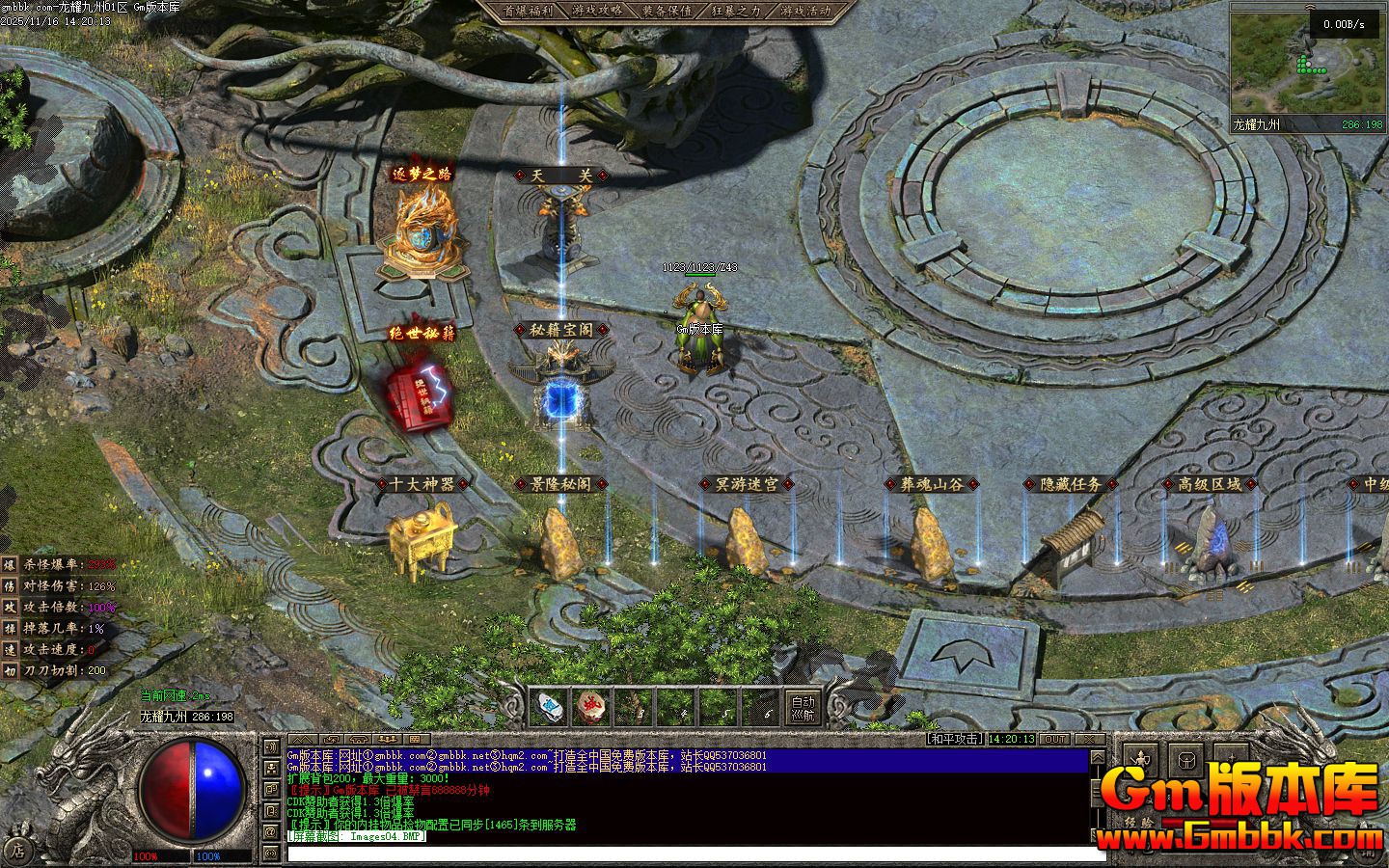Toggle the 和平攻击 attack mode
This screenshot has height=868, width=1389.
click(x=954, y=739)
